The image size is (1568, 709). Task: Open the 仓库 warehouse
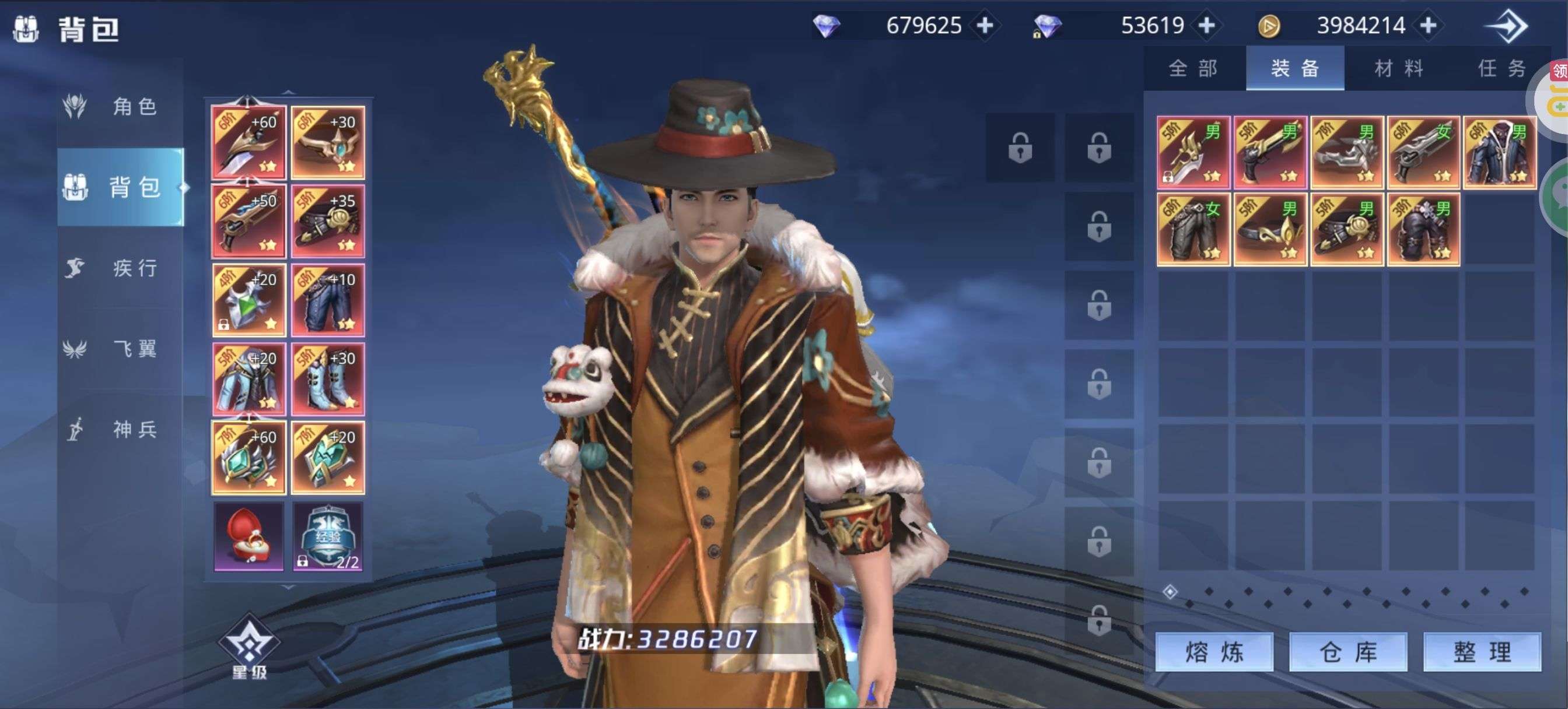click(x=1347, y=652)
